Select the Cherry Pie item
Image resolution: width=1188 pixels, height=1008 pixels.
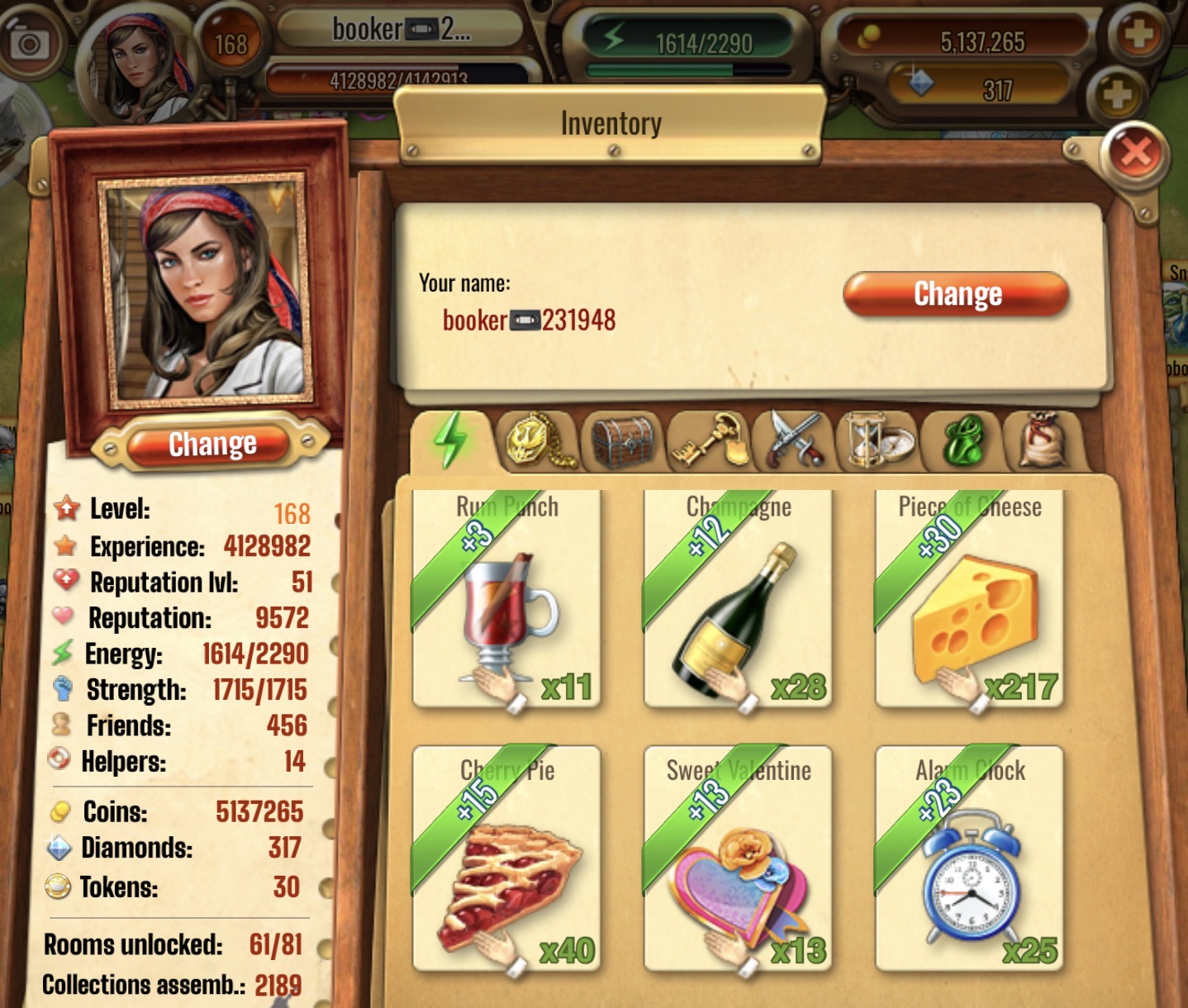pyautogui.click(x=506, y=859)
